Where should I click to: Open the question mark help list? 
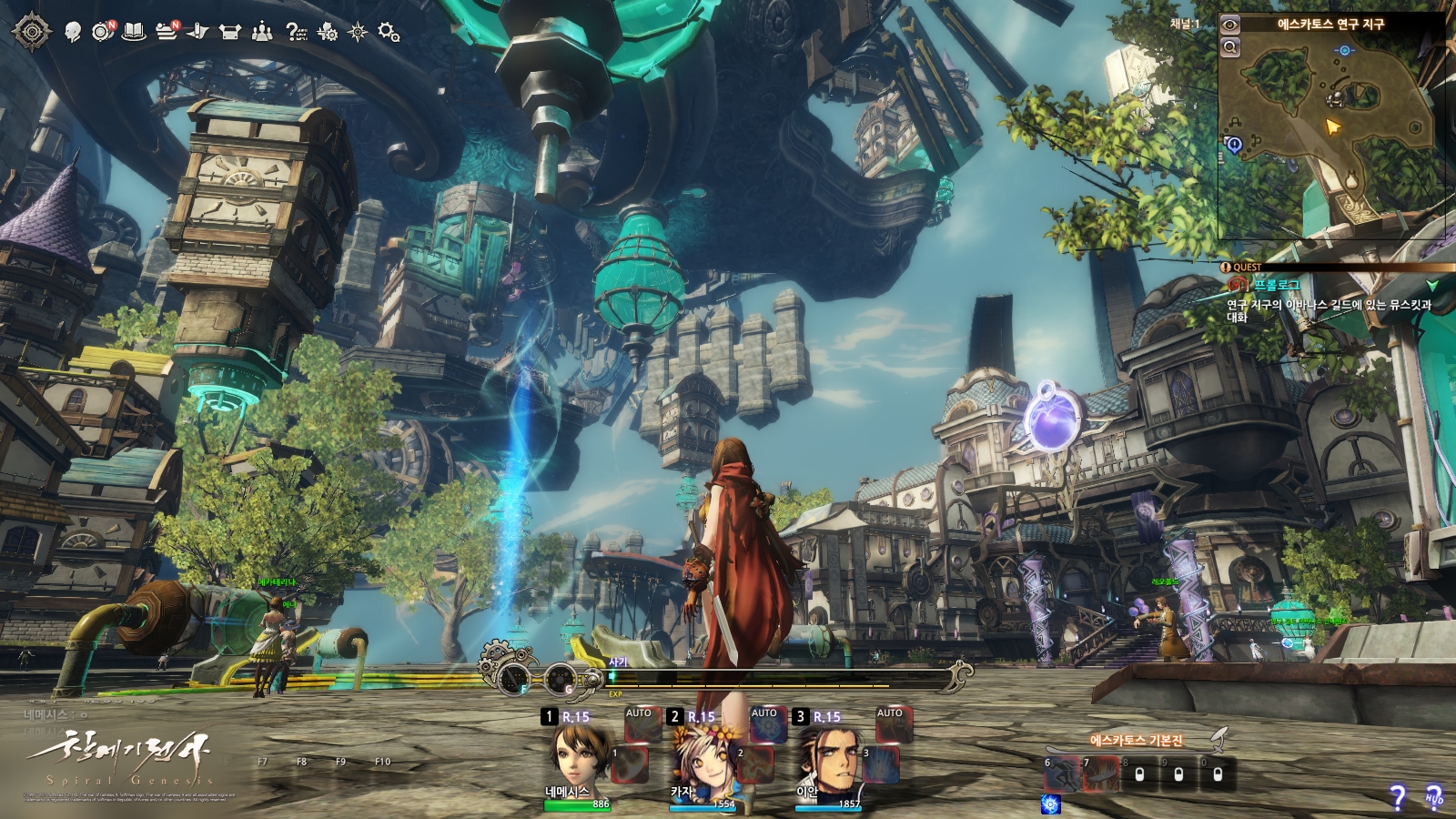296,32
